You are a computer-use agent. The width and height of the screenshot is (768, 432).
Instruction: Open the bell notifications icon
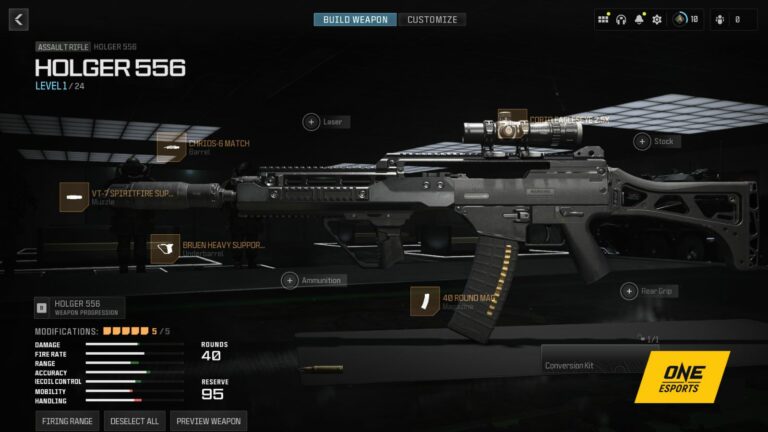point(639,19)
